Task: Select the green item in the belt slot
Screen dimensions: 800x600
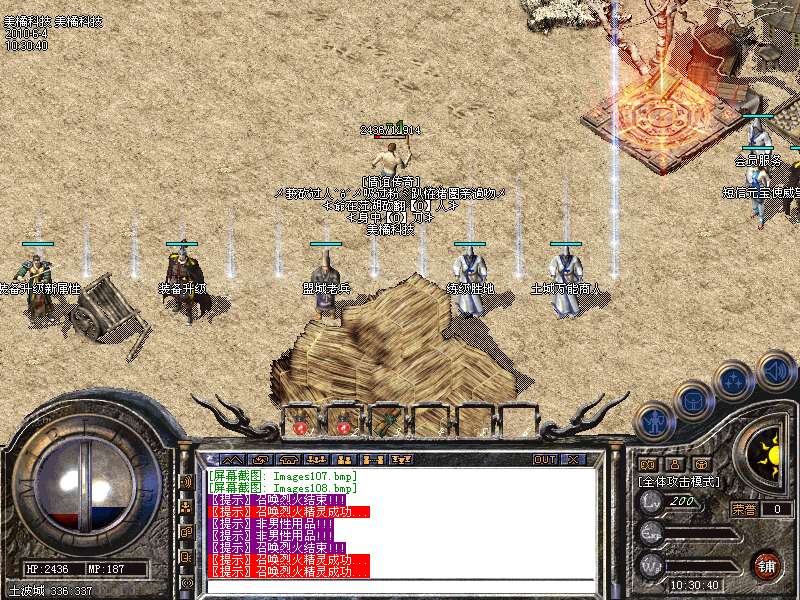Action: click(x=386, y=423)
